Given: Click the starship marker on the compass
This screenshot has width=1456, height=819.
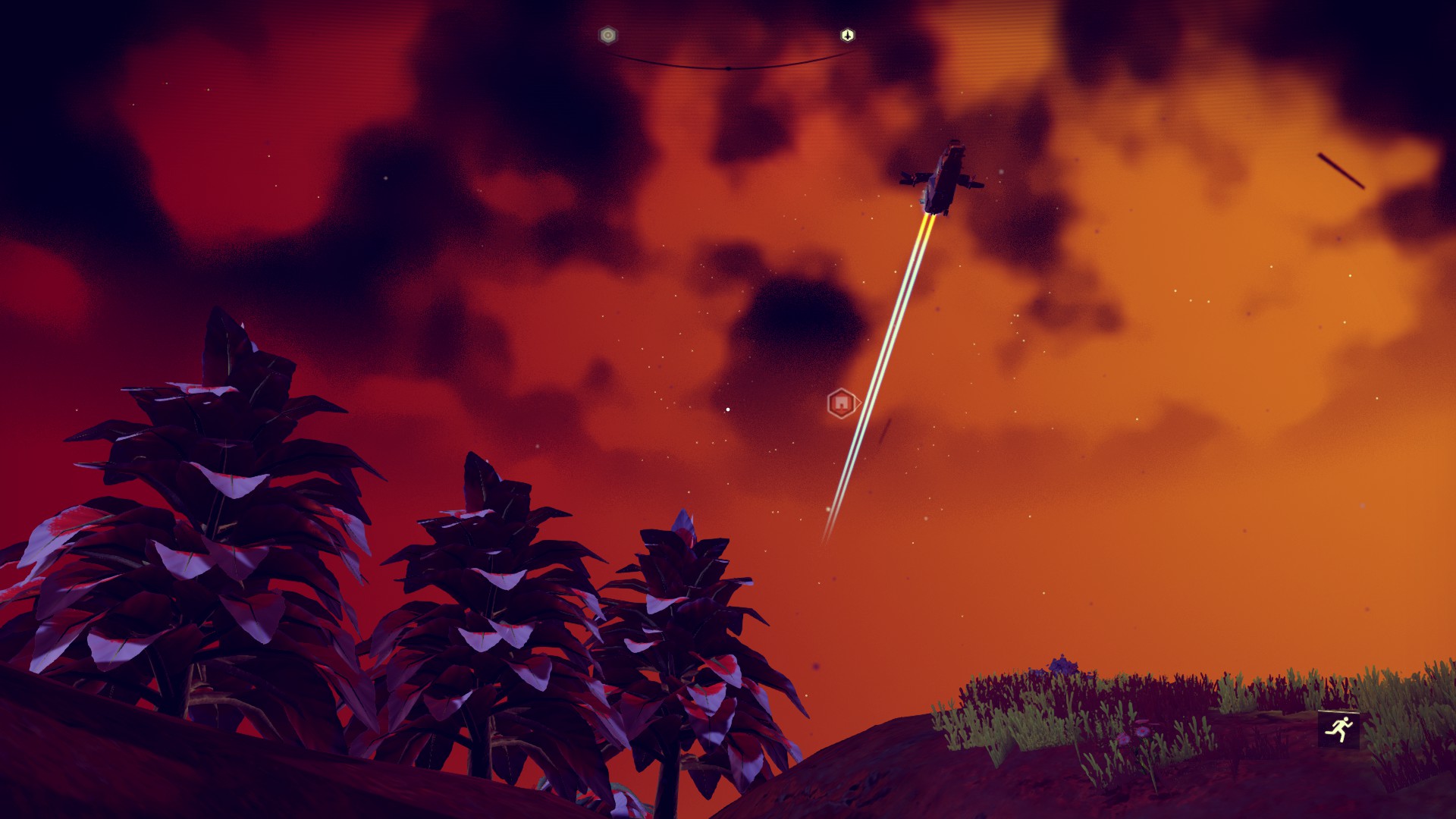Looking at the screenshot, I should pyautogui.click(x=847, y=36).
